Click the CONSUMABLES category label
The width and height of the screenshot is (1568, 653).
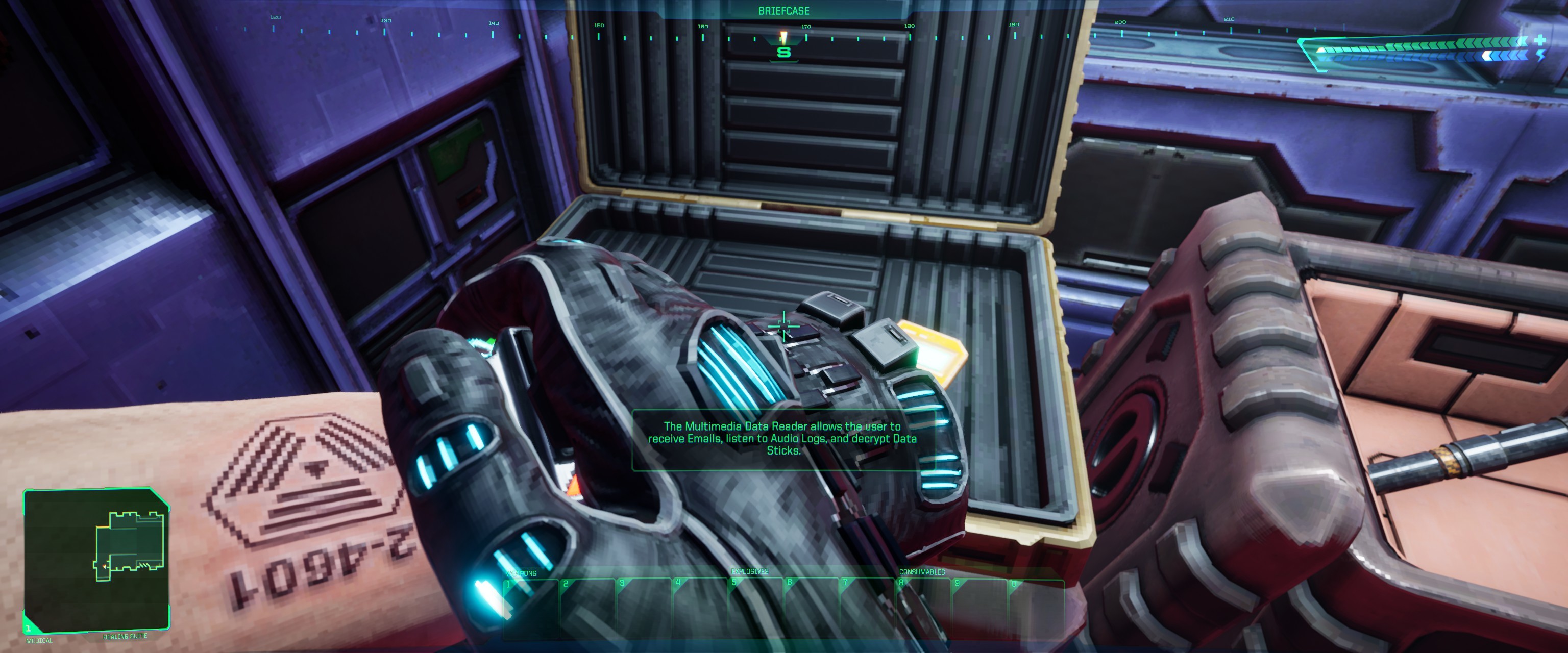[922, 572]
